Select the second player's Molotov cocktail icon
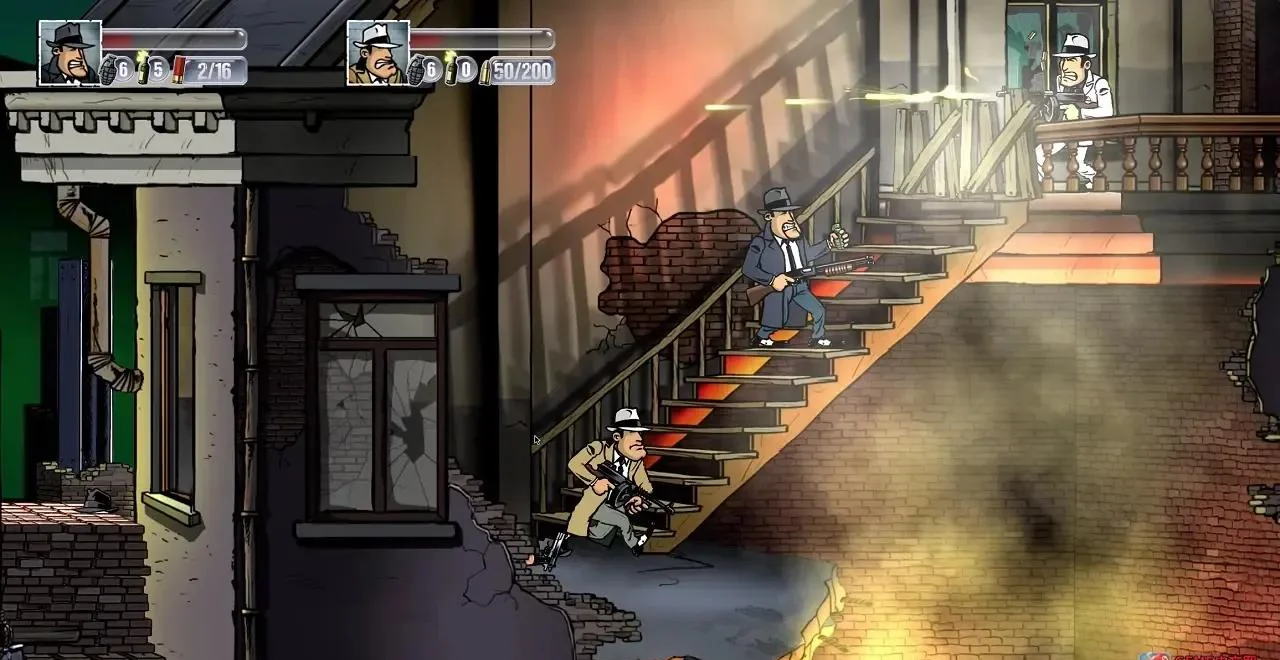The width and height of the screenshot is (1280, 660). click(451, 69)
